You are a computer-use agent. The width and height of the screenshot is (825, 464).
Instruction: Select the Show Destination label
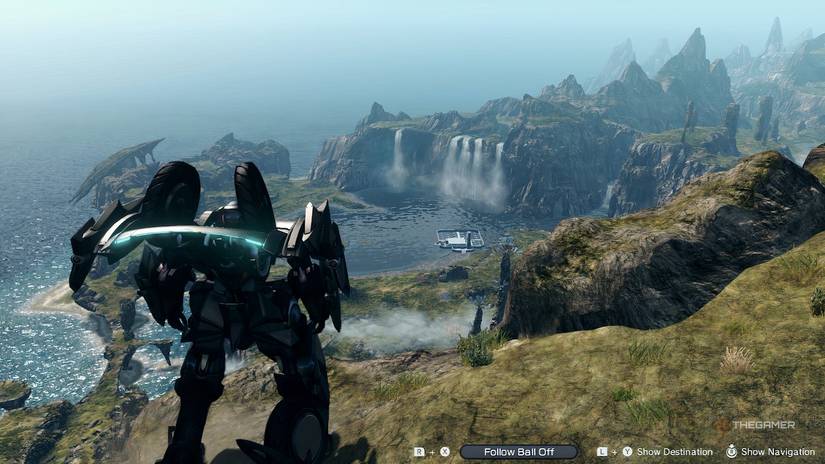click(x=674, y=452)
